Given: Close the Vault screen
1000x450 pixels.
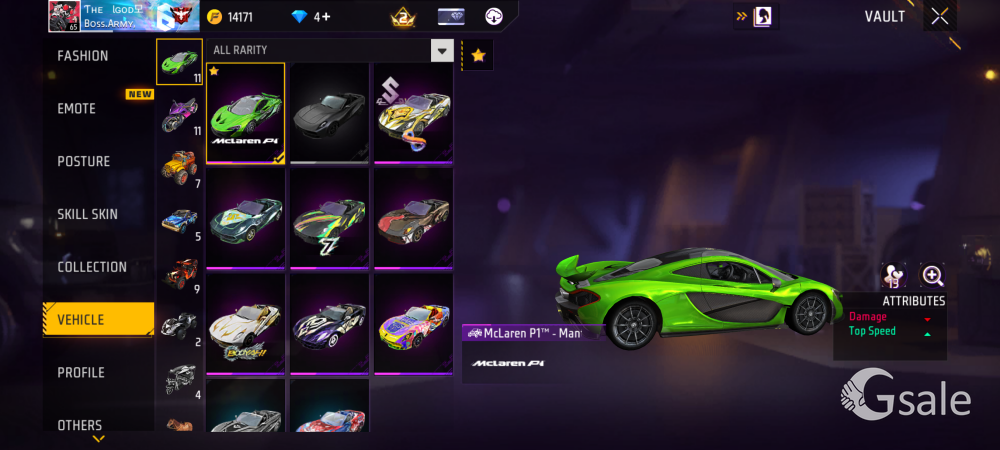Looking at the screenshot, I should [940, 16].
